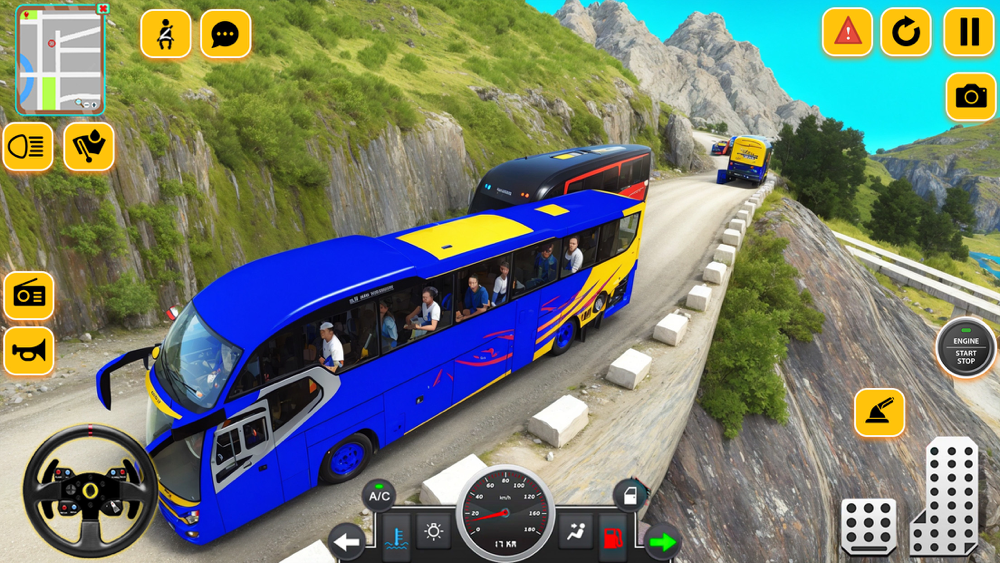
Task: Toggle the A/C button
Action: pyautogui.click(x=379, y=495)
